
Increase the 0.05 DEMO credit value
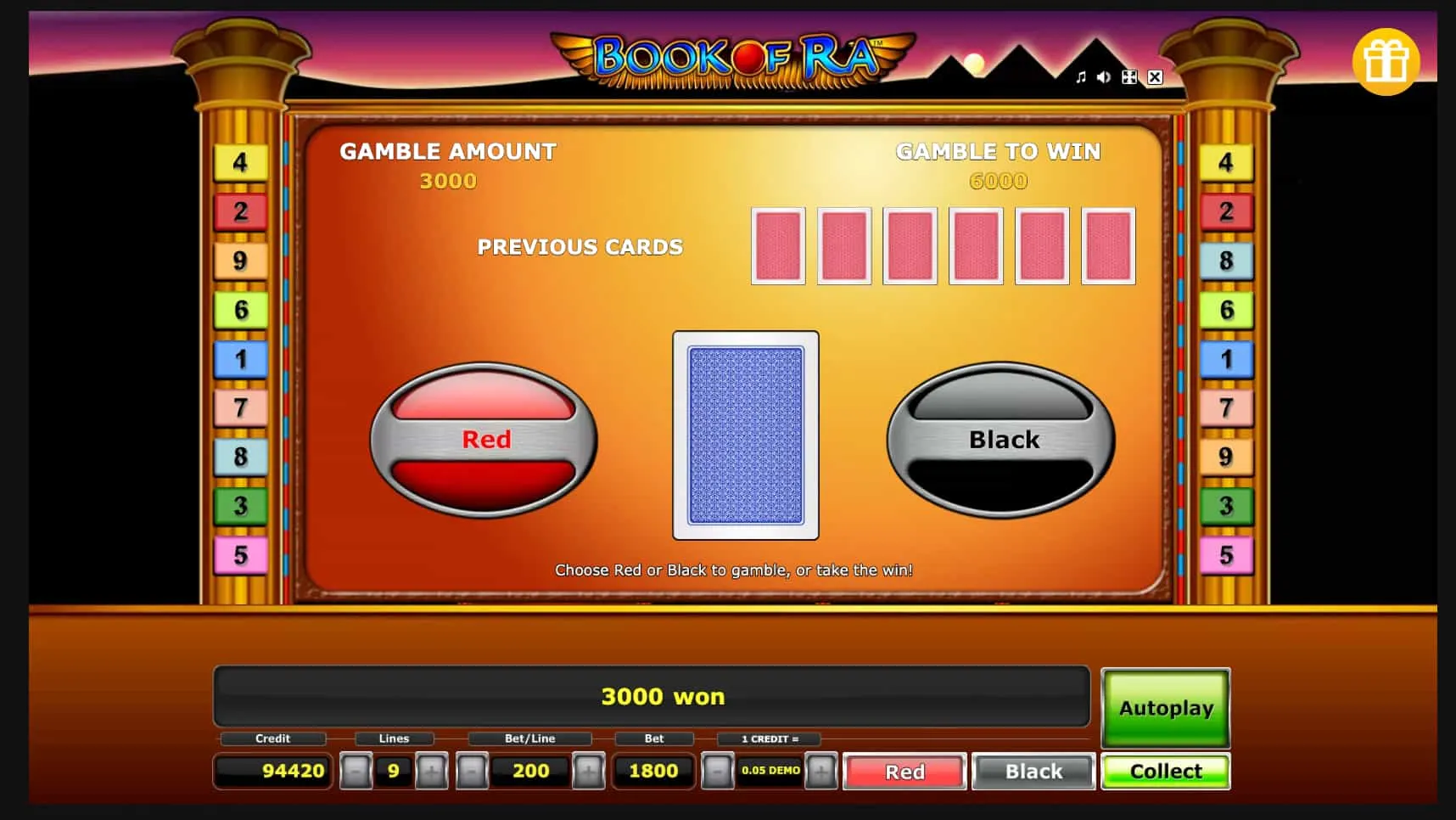[821, 772]
